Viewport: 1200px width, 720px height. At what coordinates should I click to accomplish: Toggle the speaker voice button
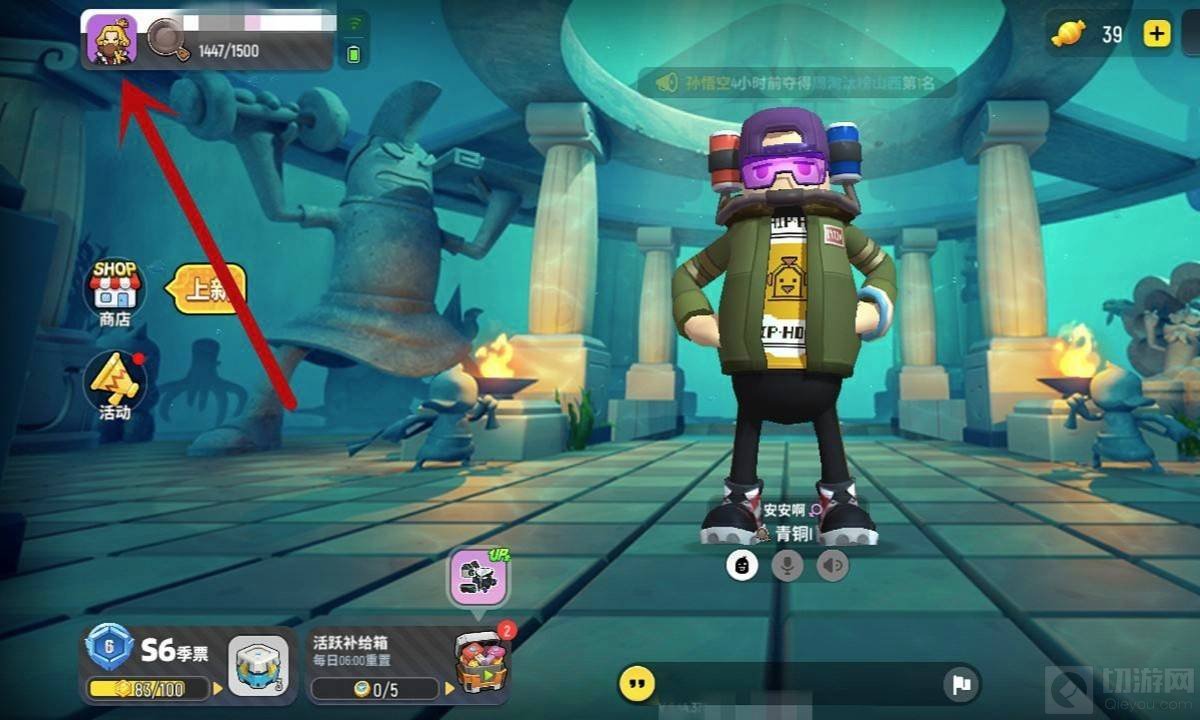click(832, 566)
